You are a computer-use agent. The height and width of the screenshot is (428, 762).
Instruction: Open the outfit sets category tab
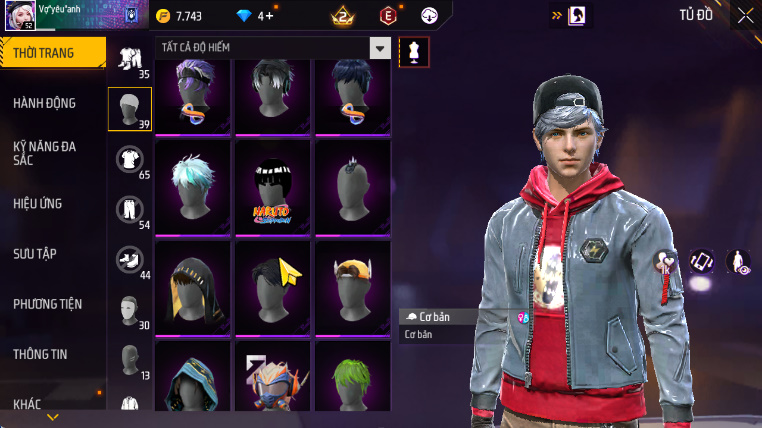coord(130,60)
